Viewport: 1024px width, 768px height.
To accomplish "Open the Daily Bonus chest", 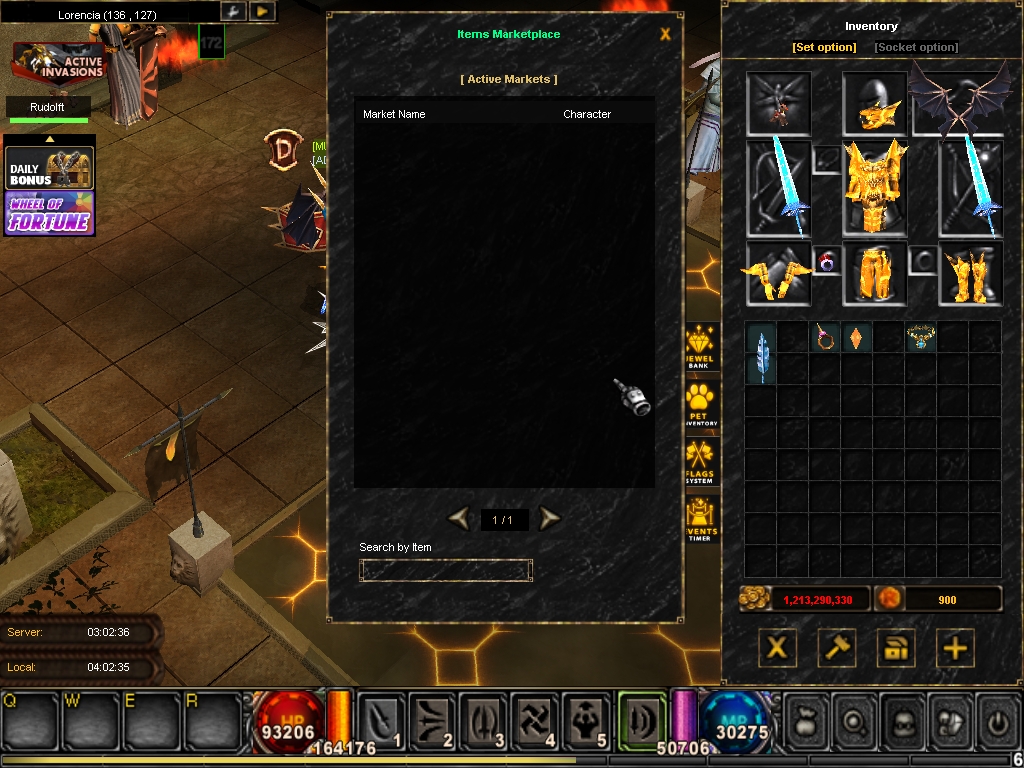I will [x=50, y=168].
